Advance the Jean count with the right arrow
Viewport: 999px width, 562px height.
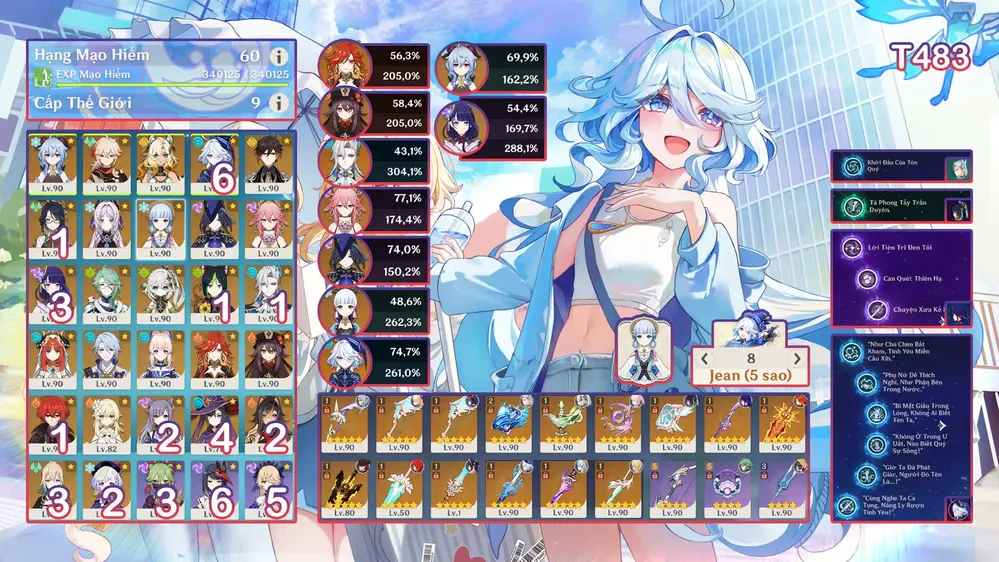797,359
